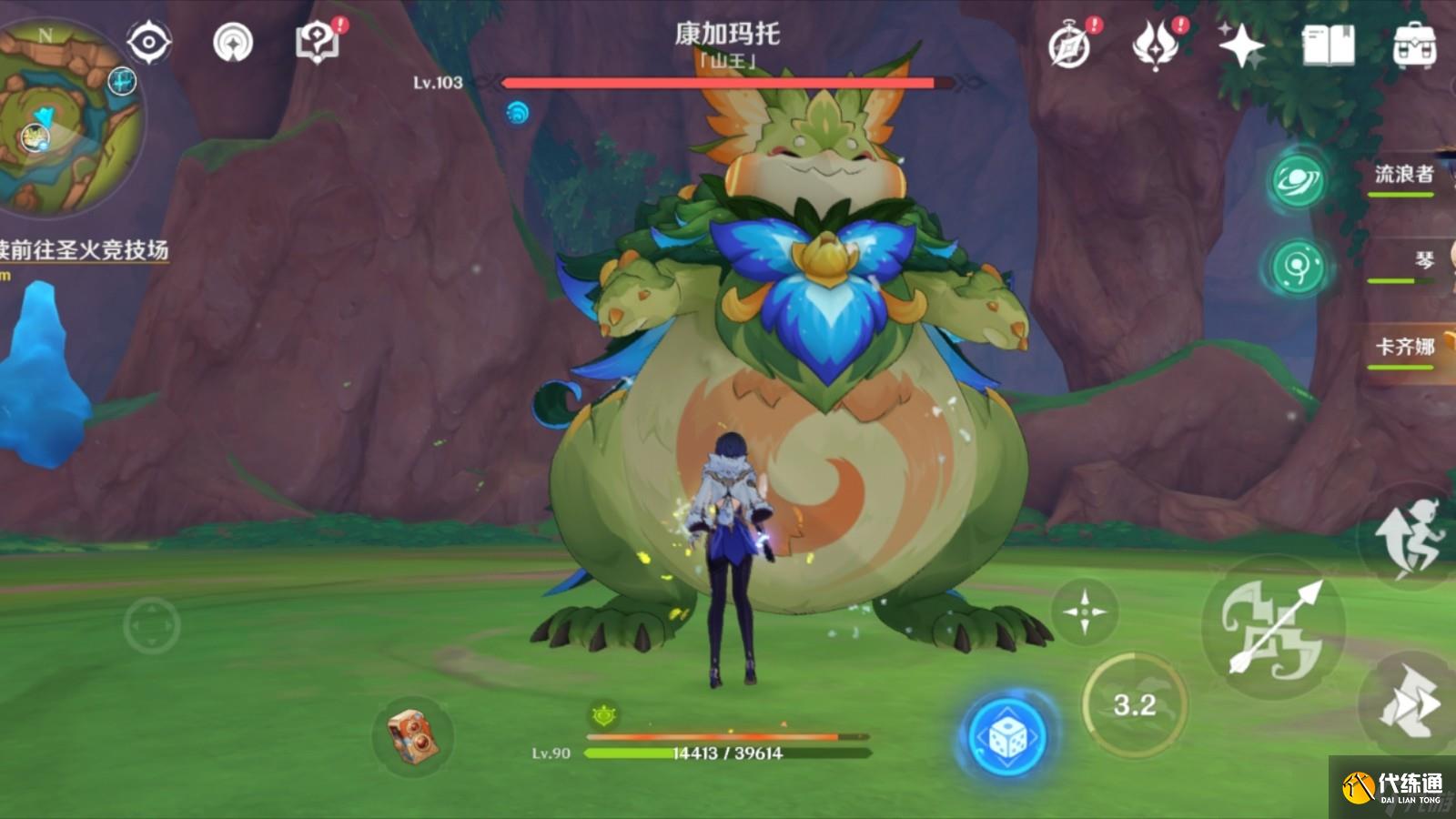This screenshot has height=819, width=1456.
Task: Fire the bow normal attack button
Action: tap(1273, 628)
